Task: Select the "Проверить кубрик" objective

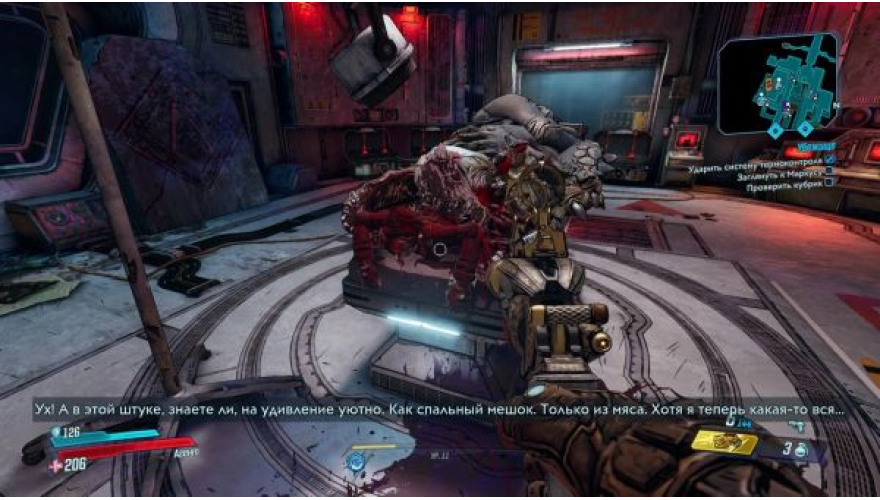Action: coord(788,184)
